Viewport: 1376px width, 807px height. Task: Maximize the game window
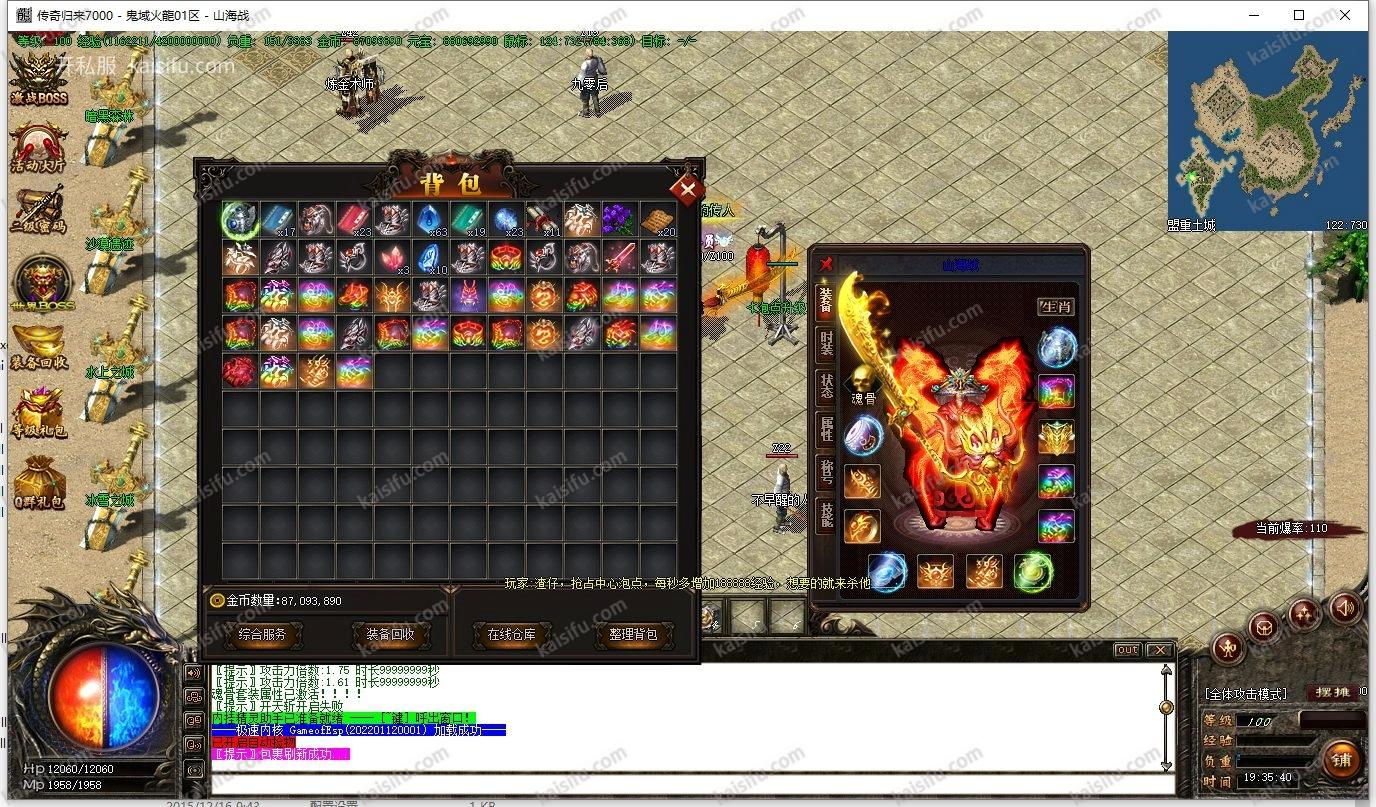[x=1299, y=15]
